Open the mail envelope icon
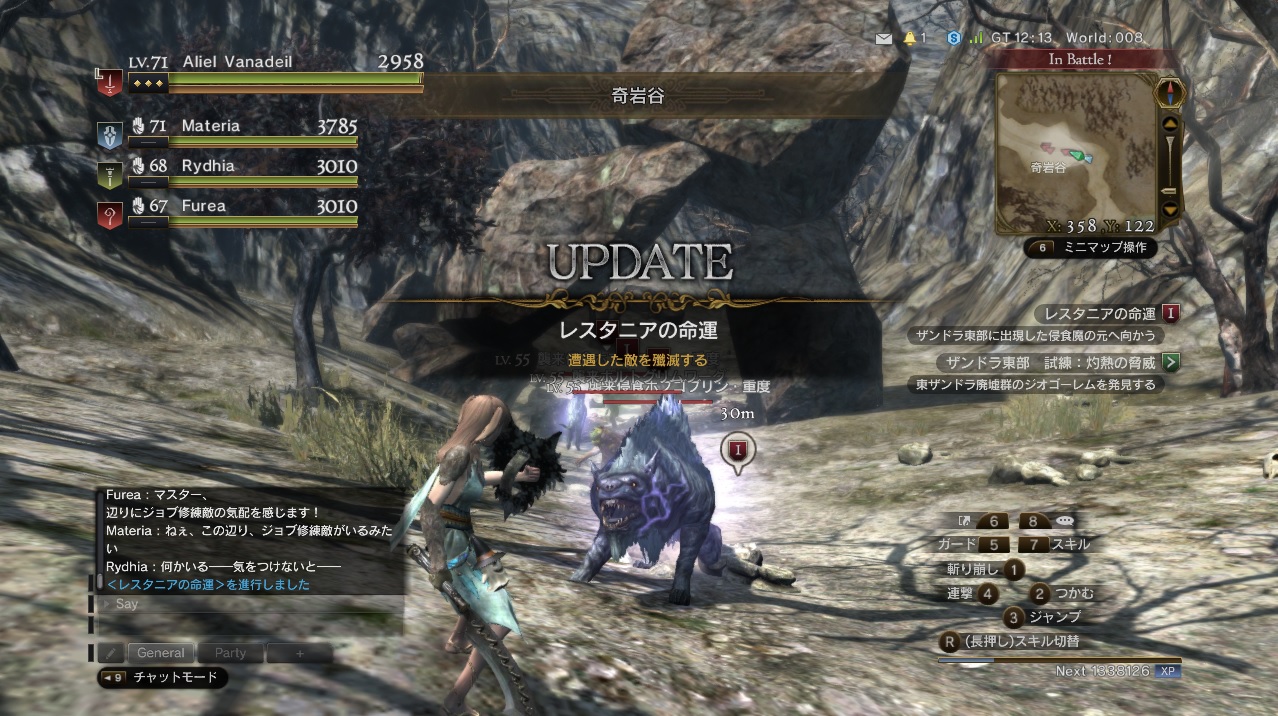The height and width of the screenshot is (716, 1278). 883,38
